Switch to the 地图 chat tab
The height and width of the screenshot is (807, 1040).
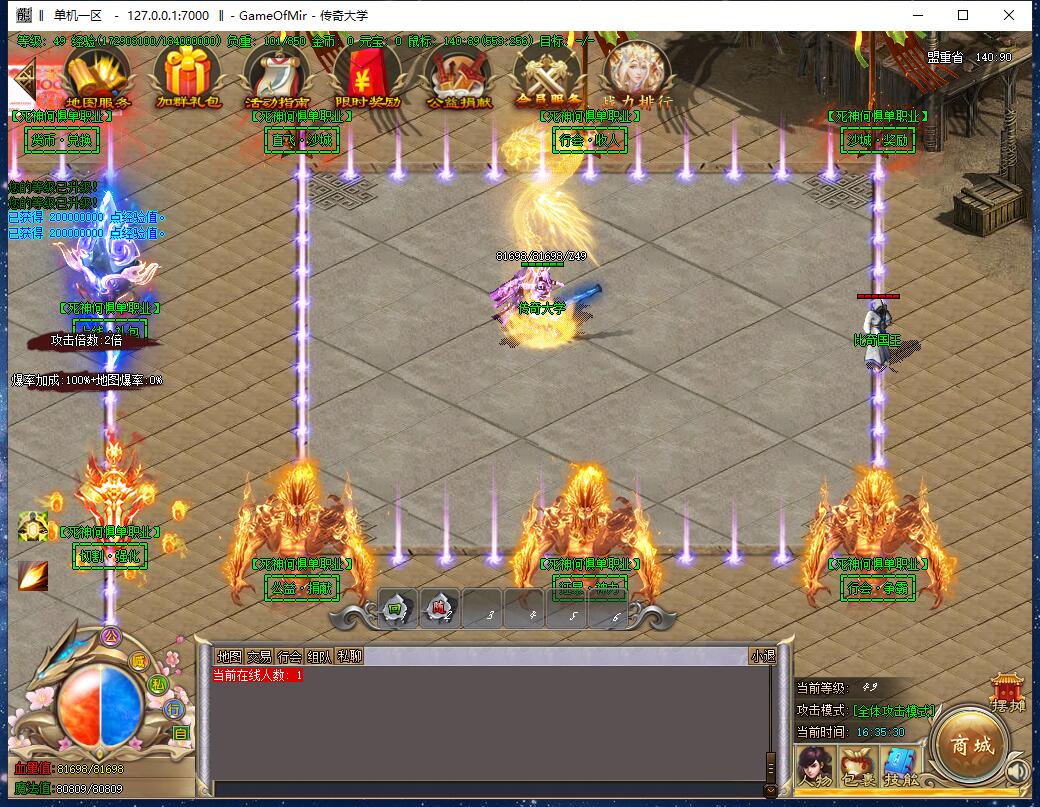(229, 657)
